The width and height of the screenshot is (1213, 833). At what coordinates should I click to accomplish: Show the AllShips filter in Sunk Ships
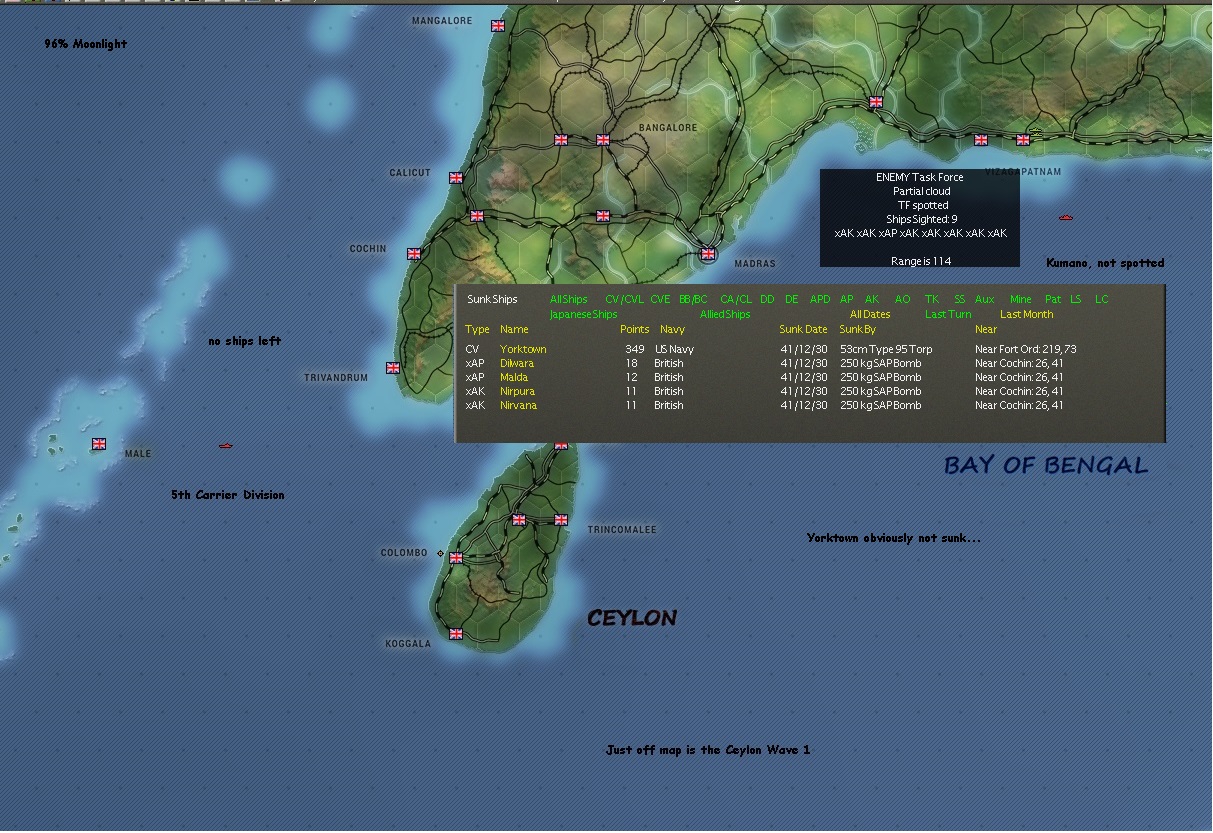(568, 299)
